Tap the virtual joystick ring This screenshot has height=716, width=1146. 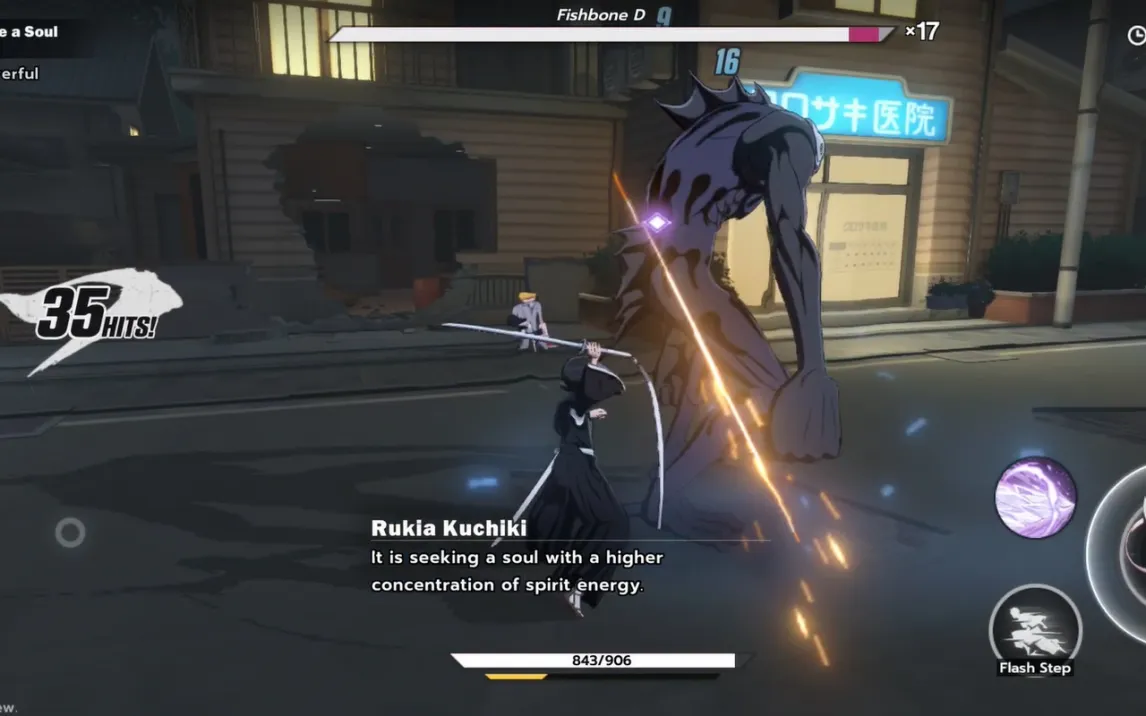pyautogui.click(x=70, y=532)
